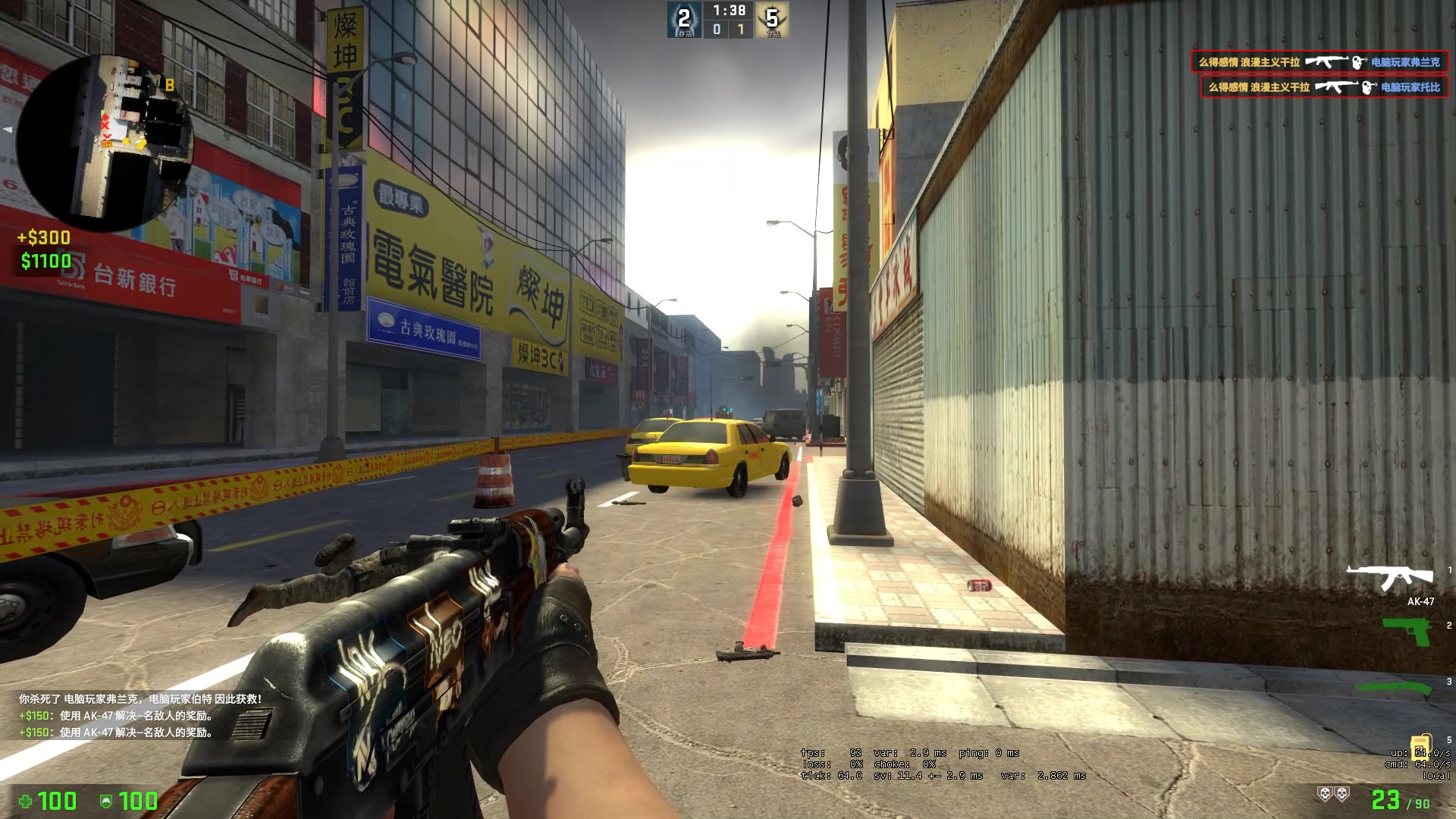Image resolution: width=1456 pixels, height=819 pixels.
Task: Click the kill feed entry naming 电脑玩家弗兰克
Action: coord(1405,61)
